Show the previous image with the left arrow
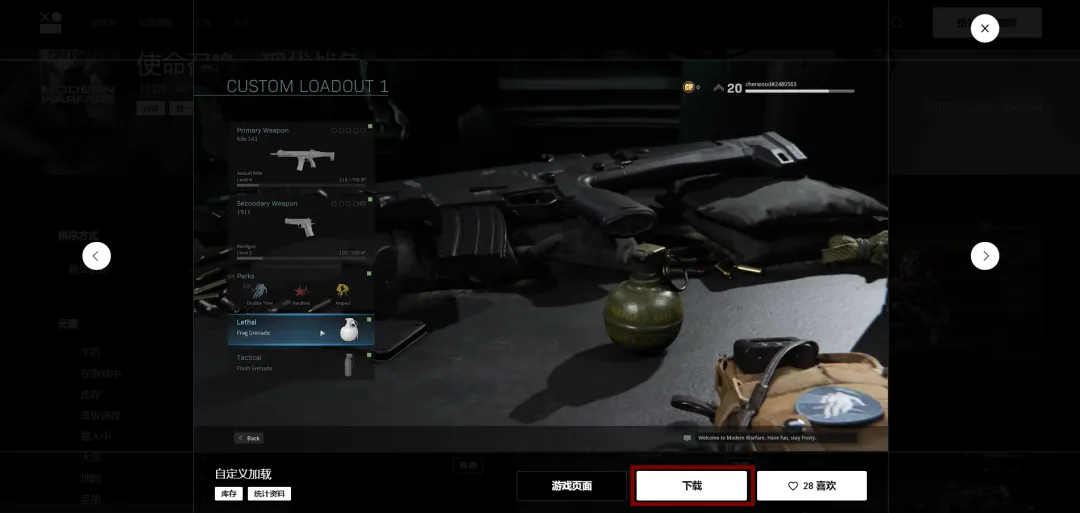 click(x=96, y=256)
